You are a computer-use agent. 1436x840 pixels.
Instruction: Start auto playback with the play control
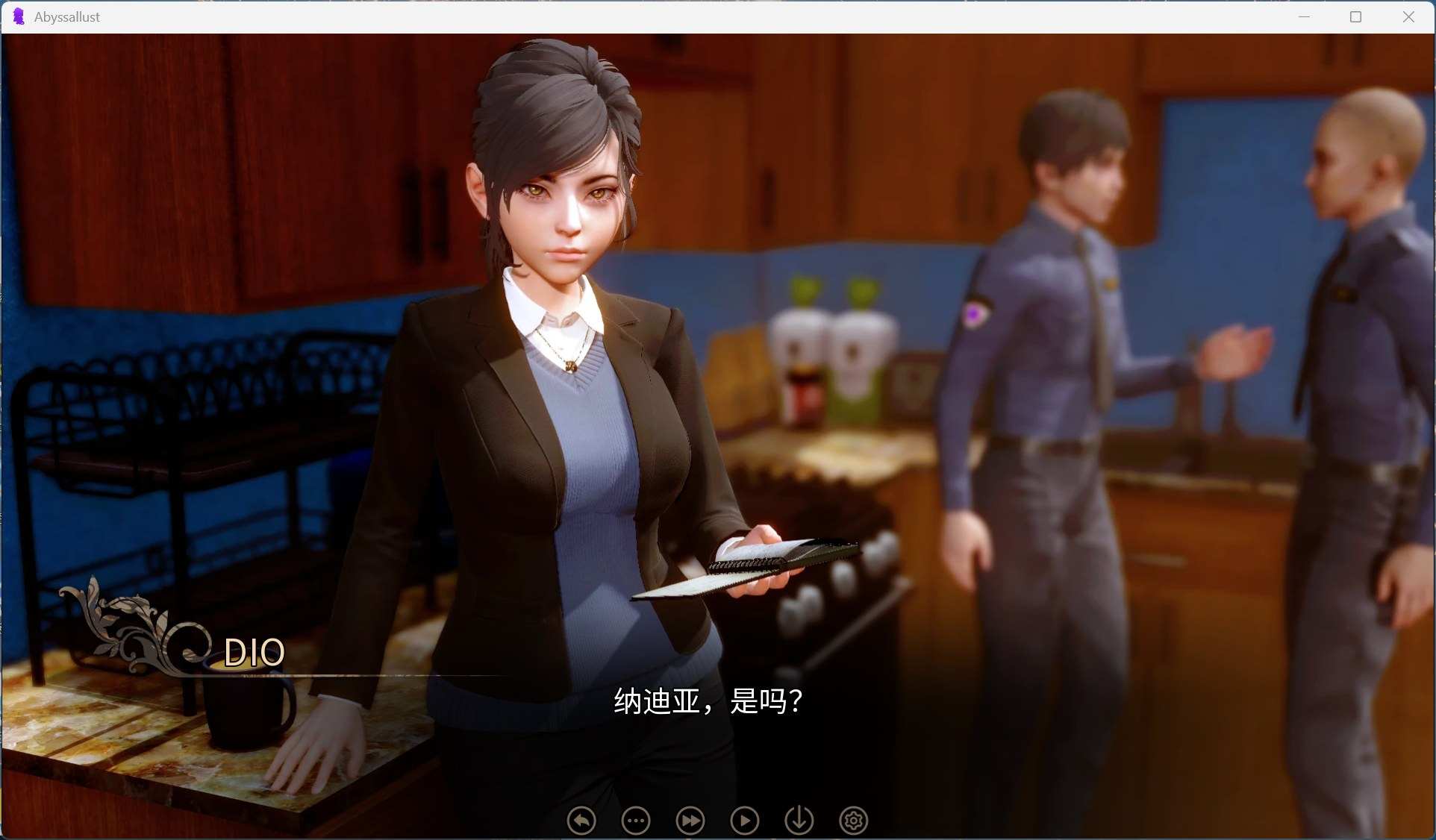[x=745, y=821]
